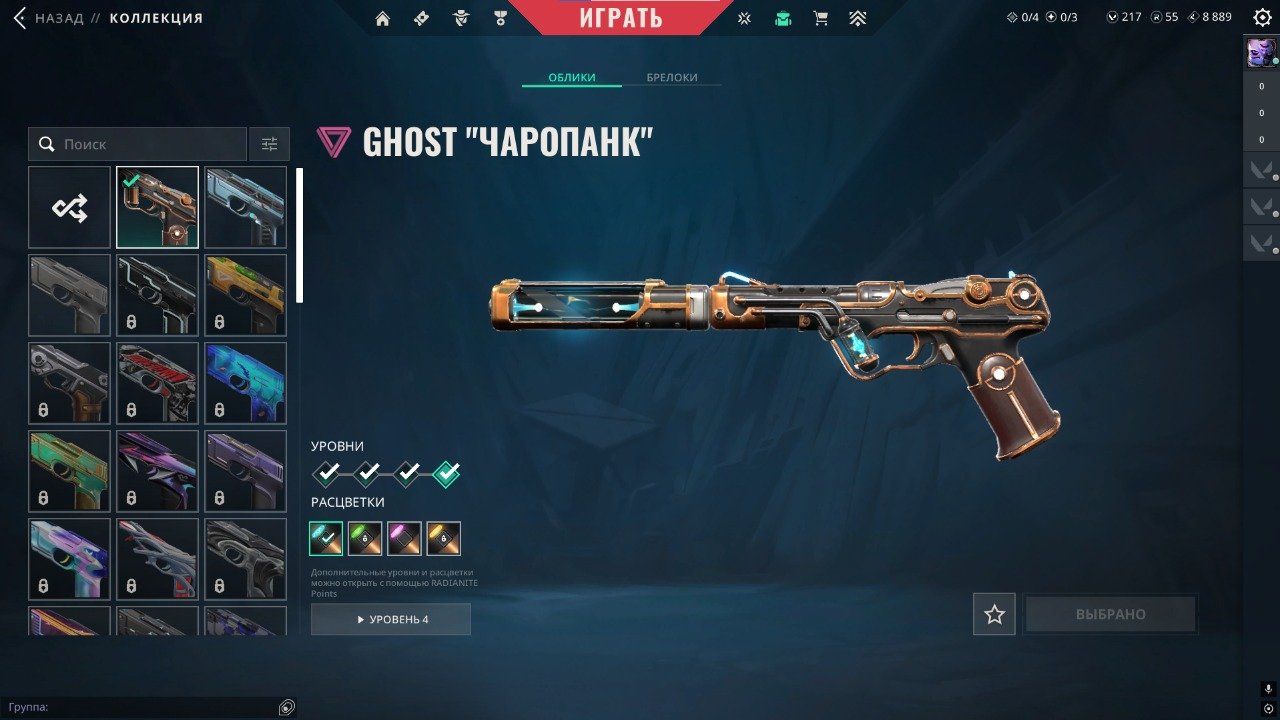The width and height of the screenshot is (1280, 720).
Task: Open the Battlepass icon in top nav
Action: (x=420, y=18)
